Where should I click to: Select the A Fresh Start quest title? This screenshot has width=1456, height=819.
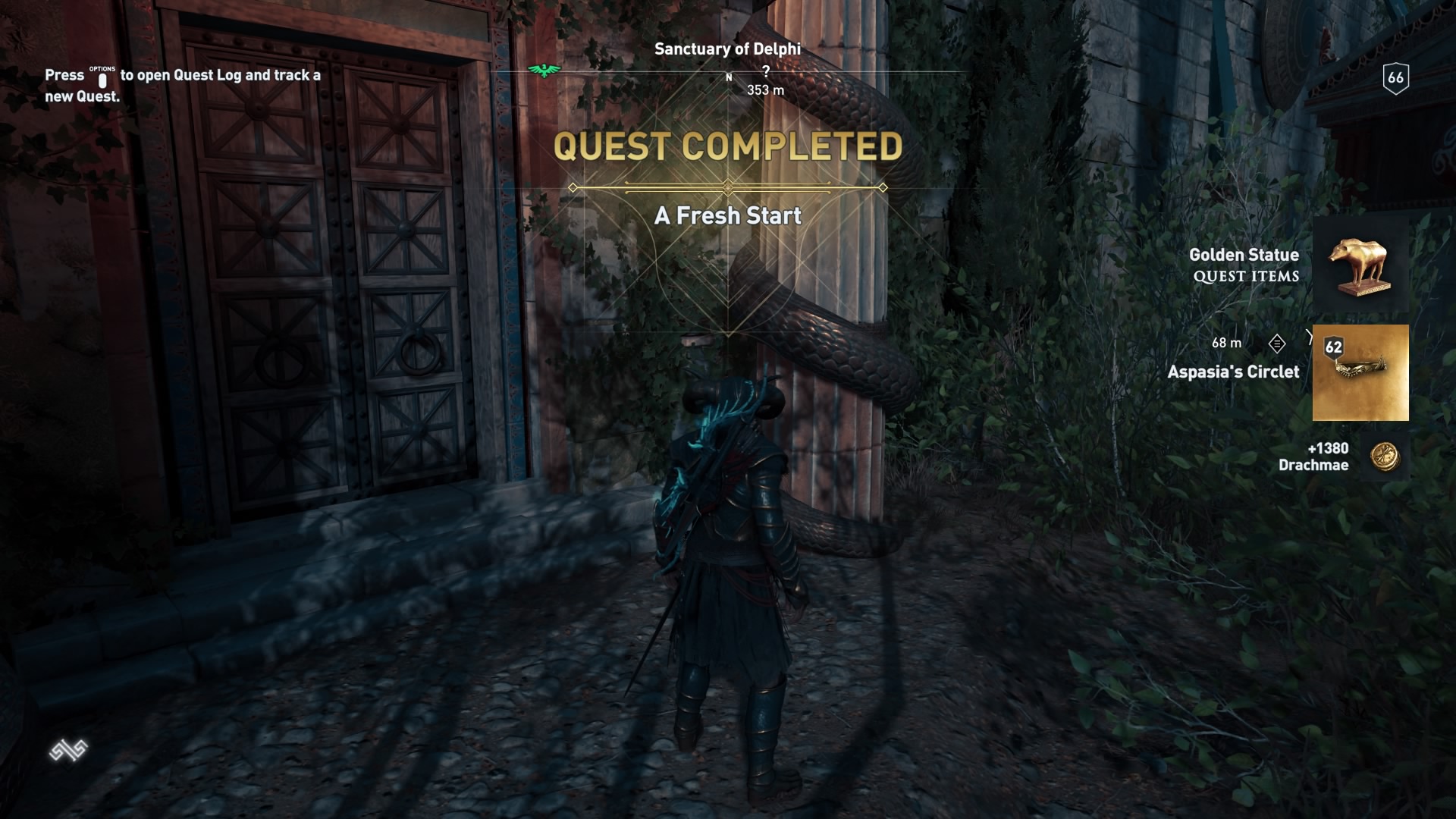727,217
